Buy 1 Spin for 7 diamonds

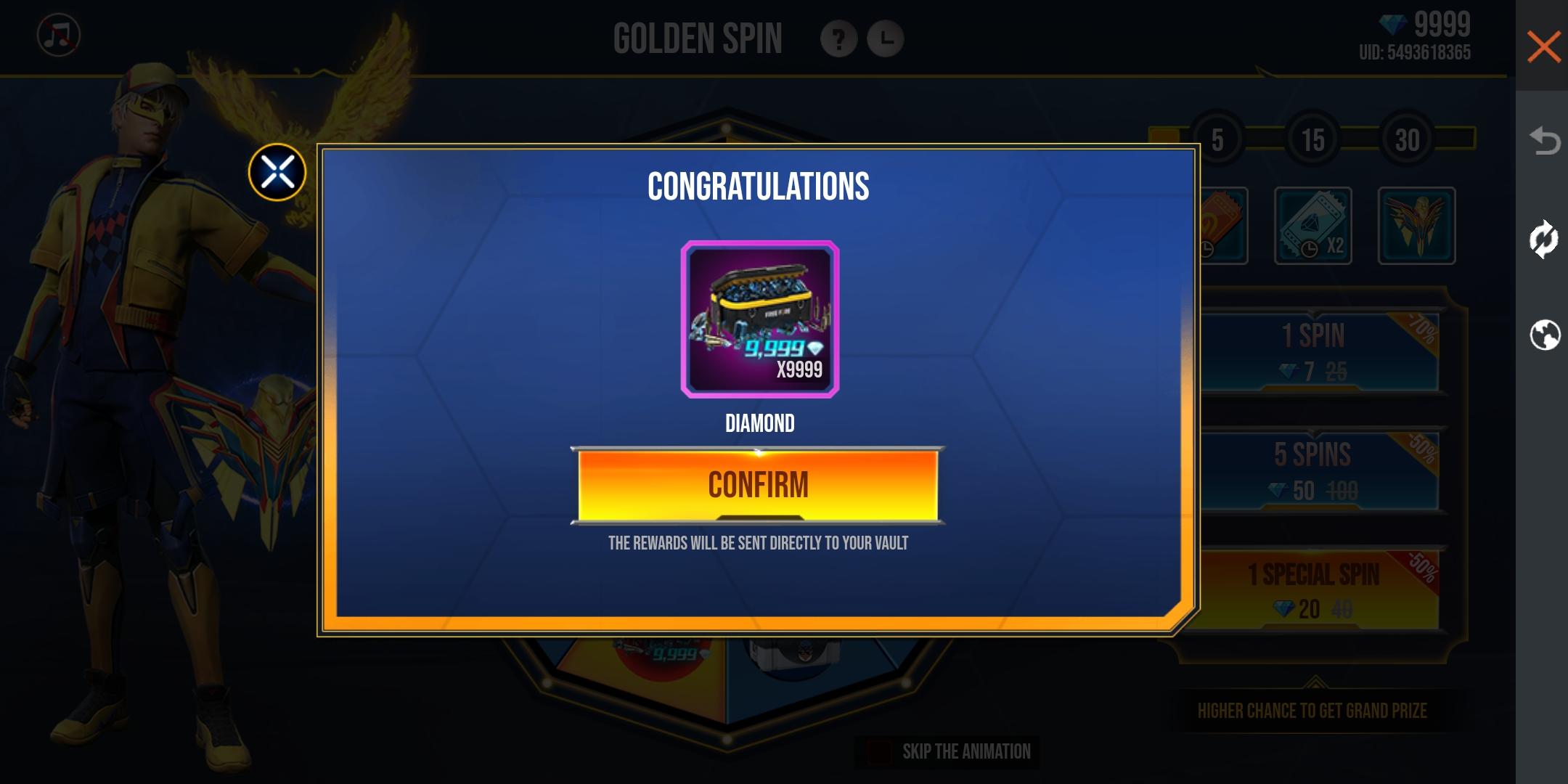1312,353
